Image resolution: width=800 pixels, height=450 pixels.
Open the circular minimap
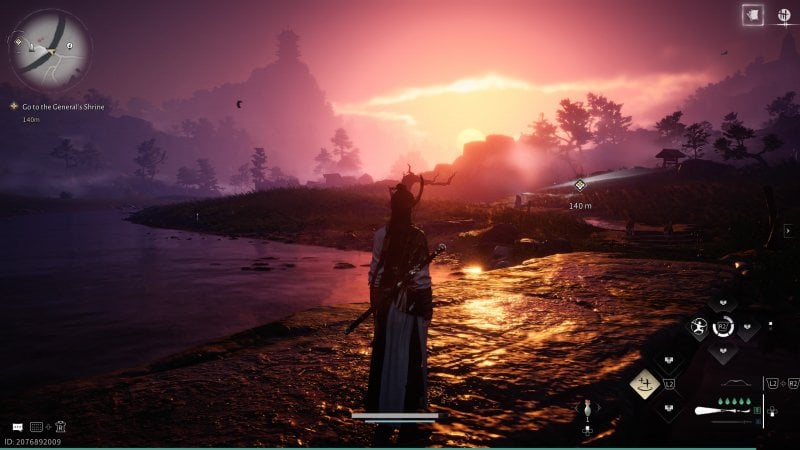click(49, 49)
